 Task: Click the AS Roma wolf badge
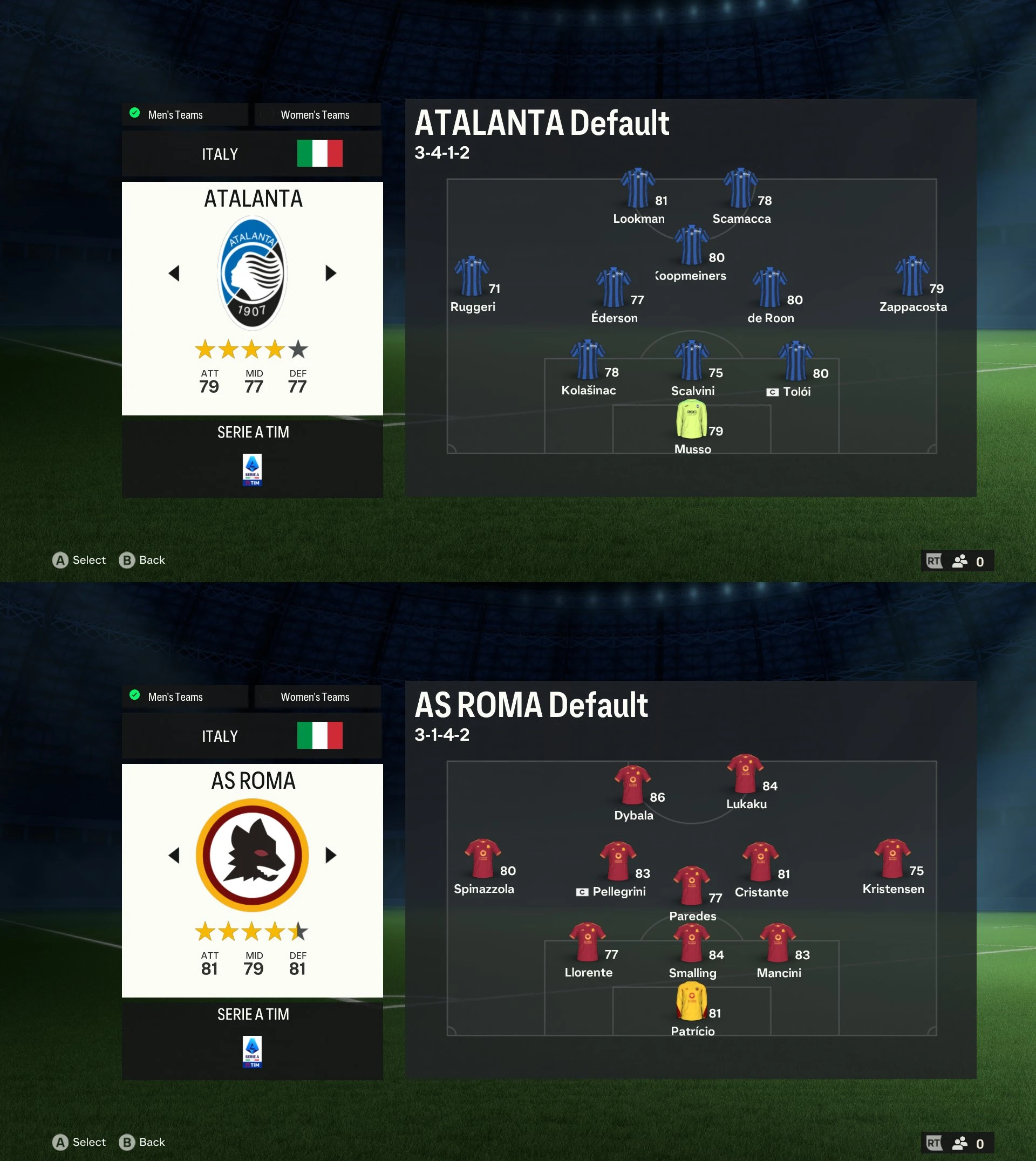pyautogui.click(x=252, y=855)
